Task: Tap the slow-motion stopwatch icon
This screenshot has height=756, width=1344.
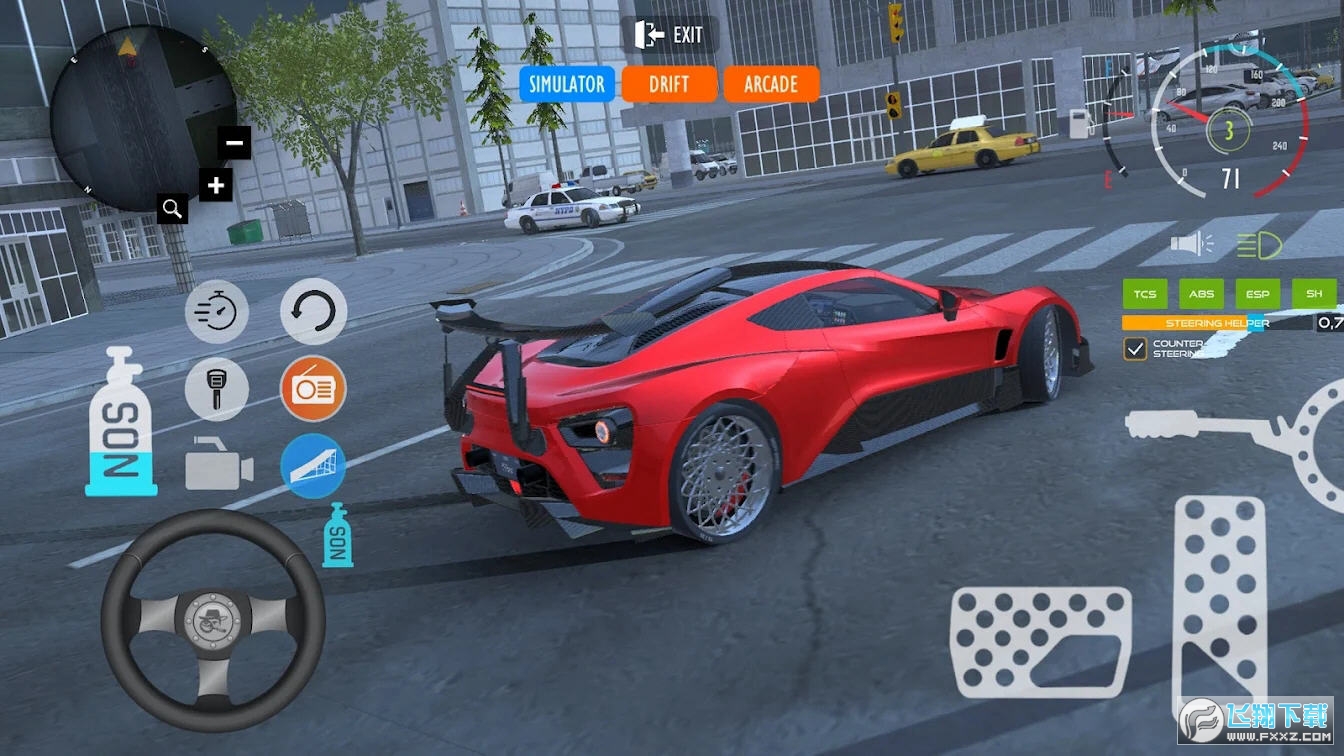Action: (217, 311)
